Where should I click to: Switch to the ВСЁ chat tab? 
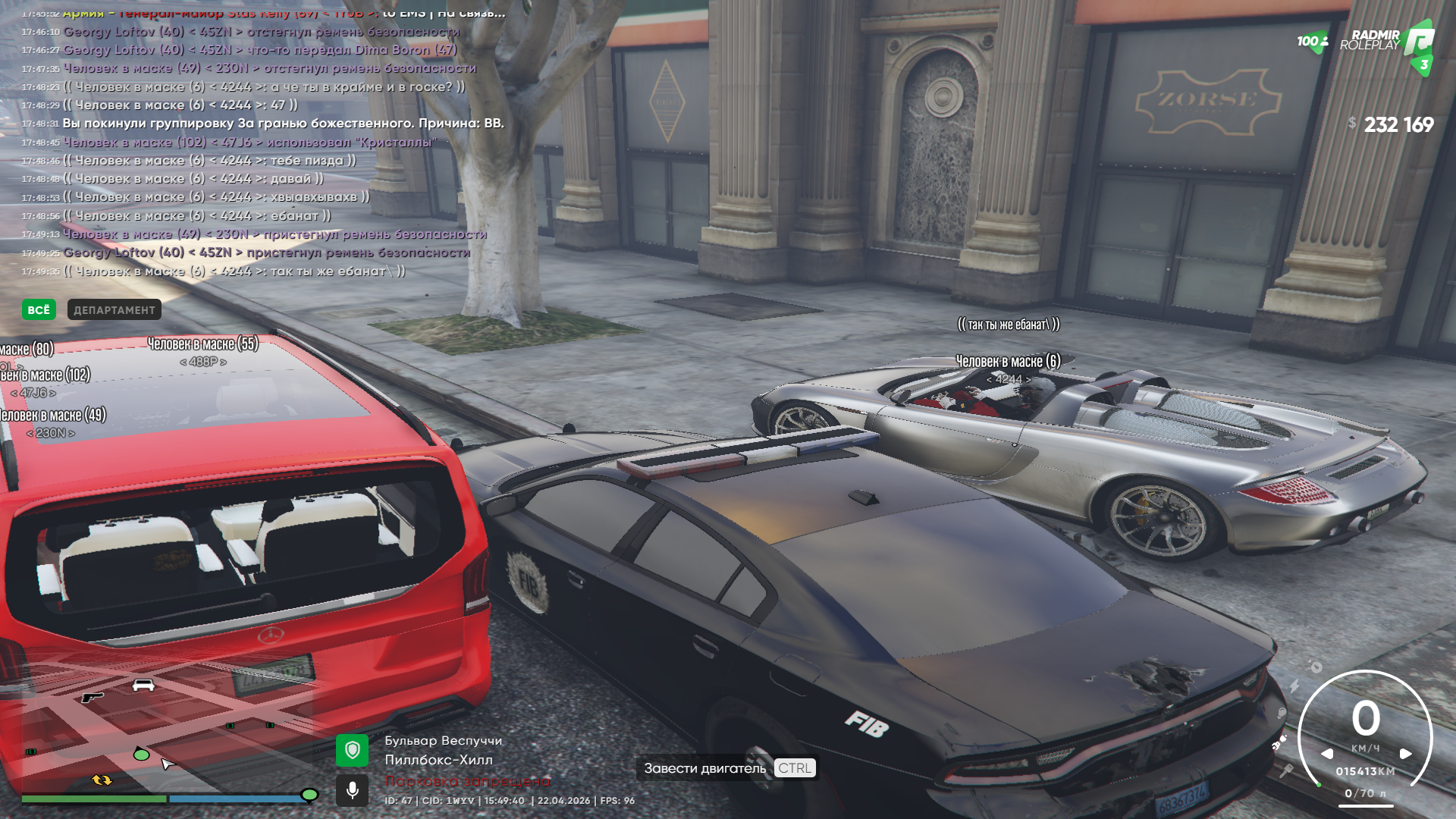click(38, 309)
